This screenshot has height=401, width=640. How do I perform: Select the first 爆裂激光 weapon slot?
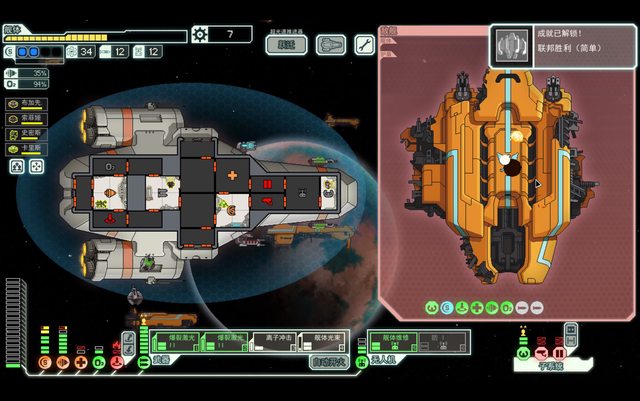pos(182,340)
